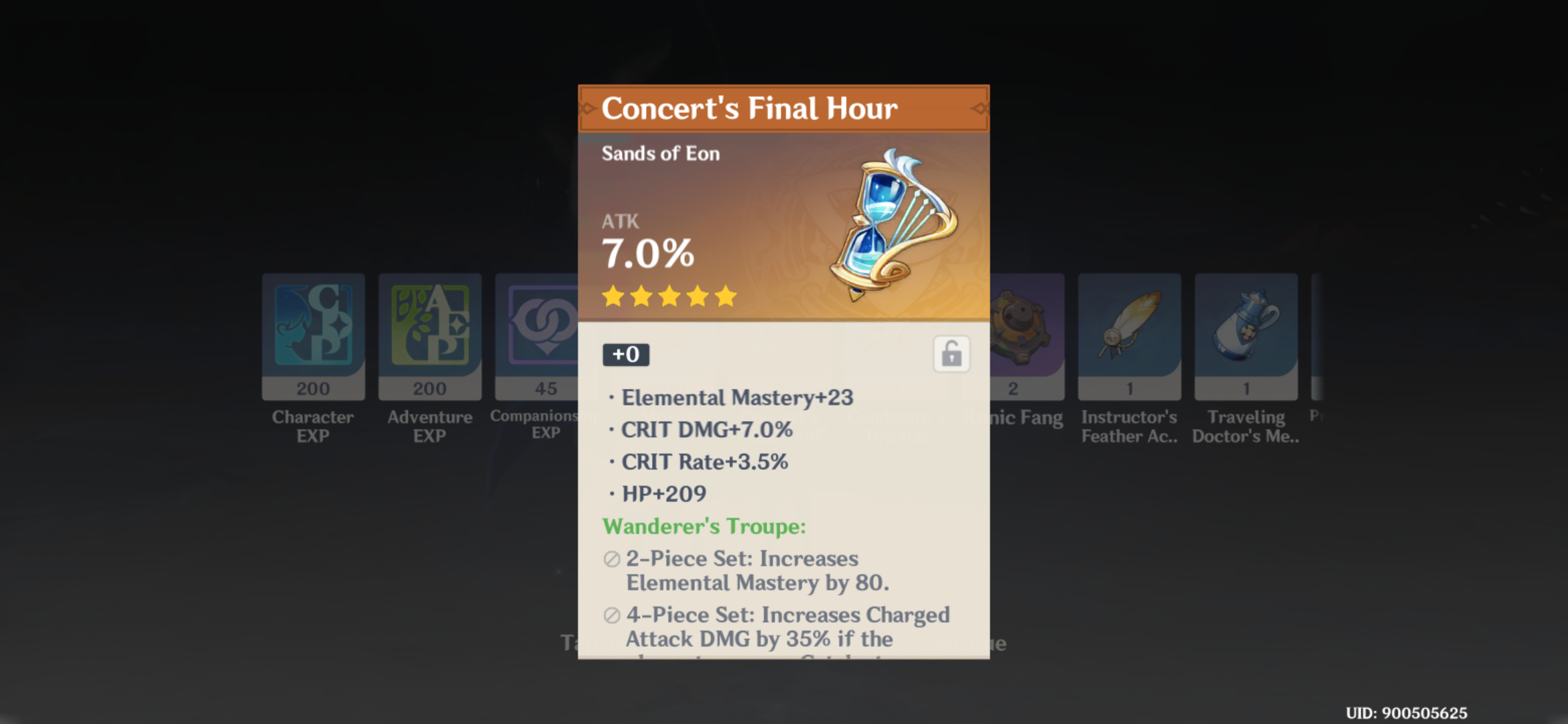Select the Elemental Mastery +23 substat line
1568x724 pixels.
(737, 397)
